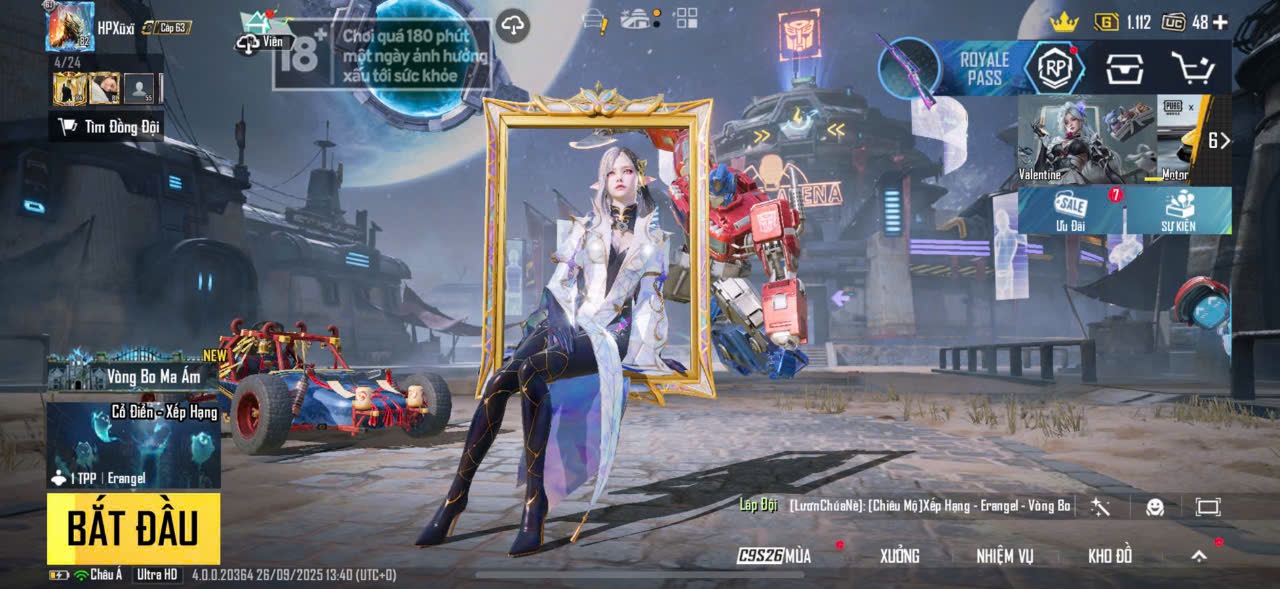Open the Sự Kiện events menu
This screenshot has width=1280, height=589.
point(1180,210)
